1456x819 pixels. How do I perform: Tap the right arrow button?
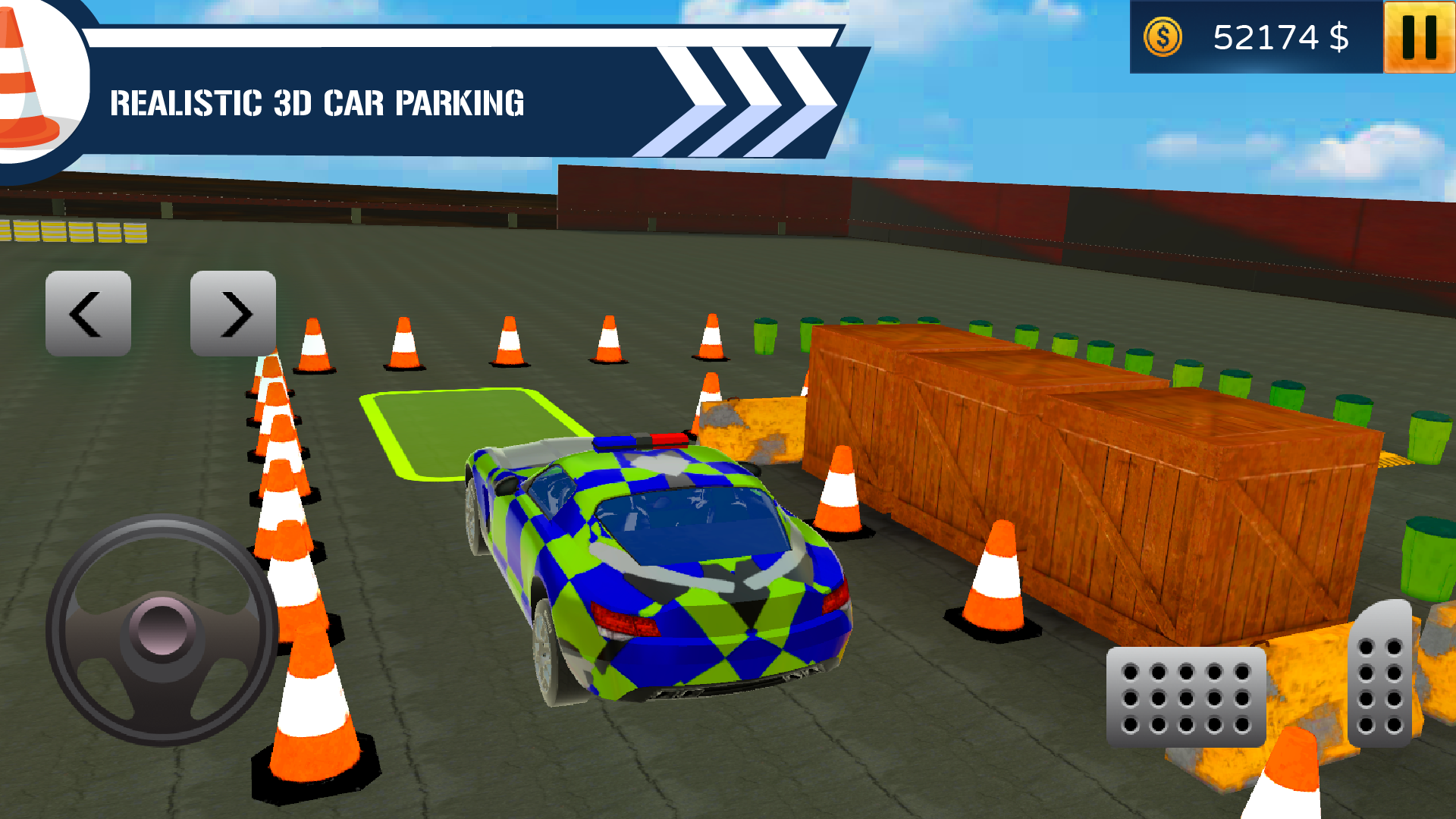point(233,313)
